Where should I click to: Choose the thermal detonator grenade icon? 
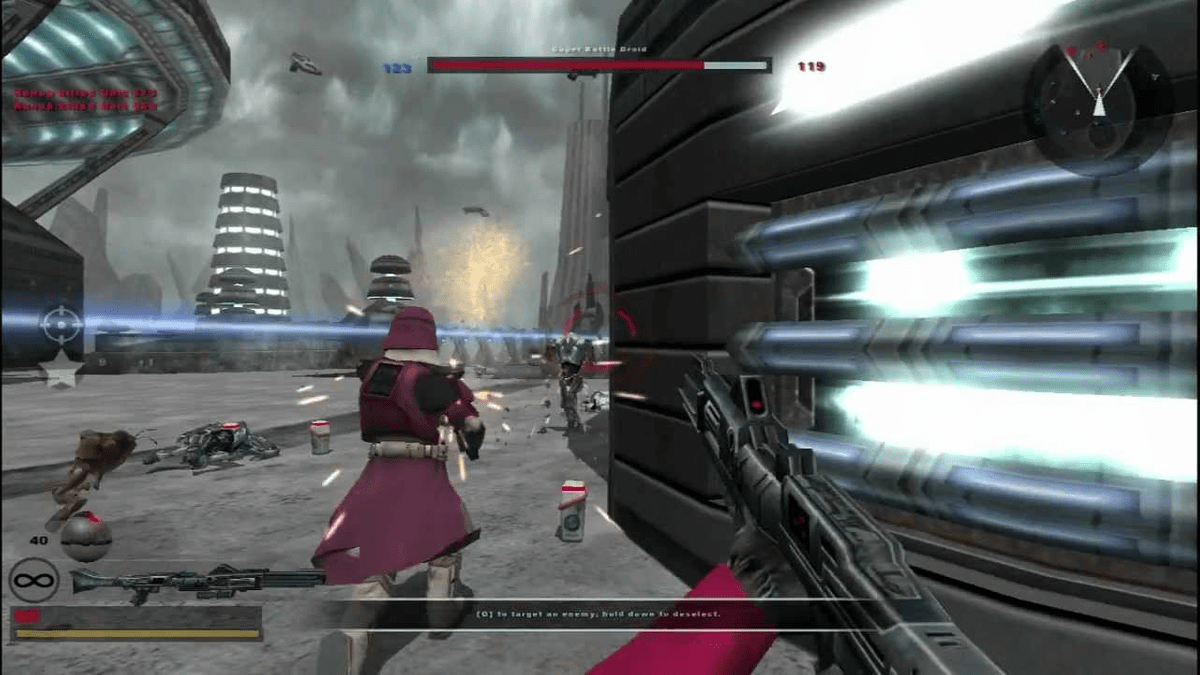[x=85, y=537]
